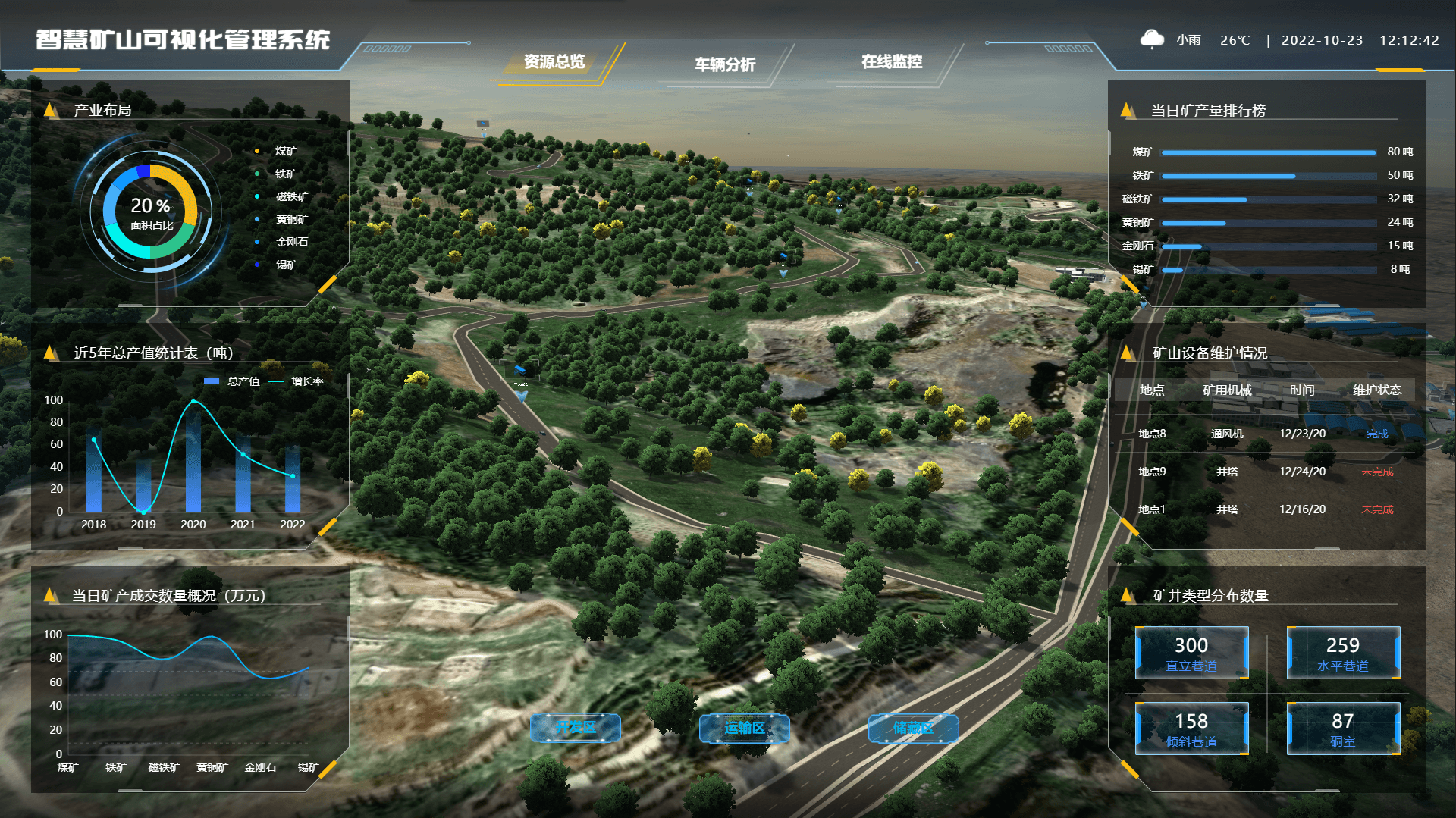
Task: Select the 20% 面积占比 donut chart
Action: (x=151, y=213)
